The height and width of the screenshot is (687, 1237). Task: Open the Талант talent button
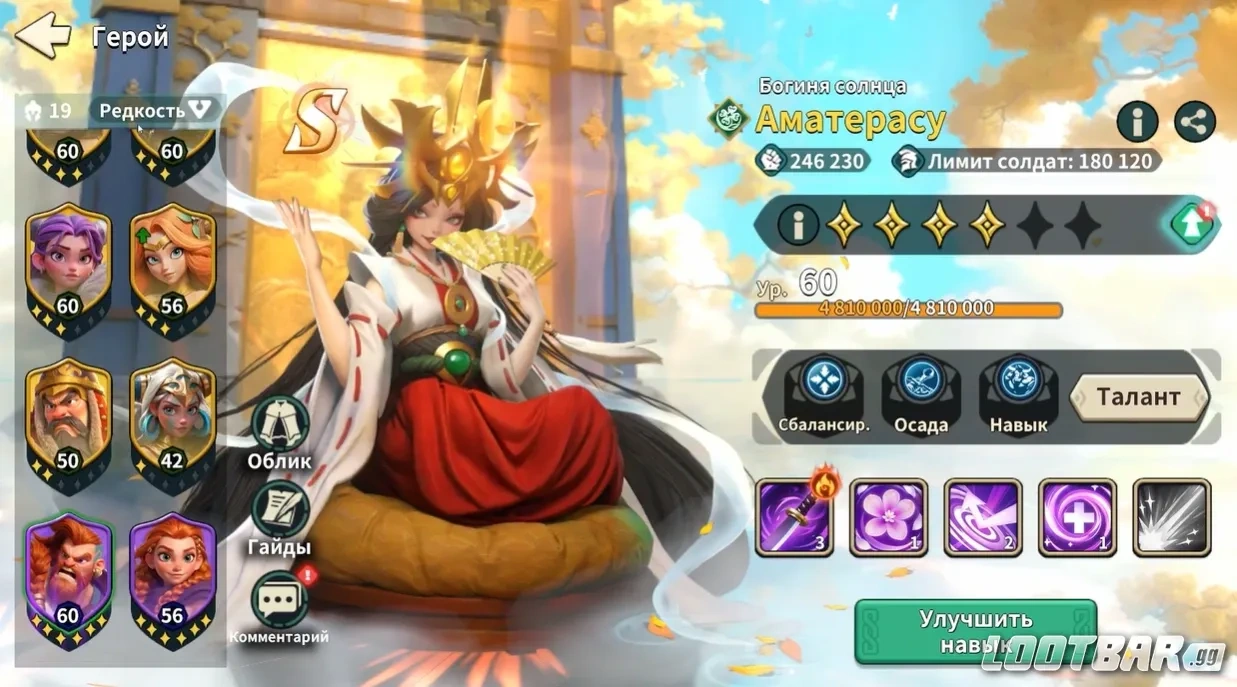tap(1139, 397)
